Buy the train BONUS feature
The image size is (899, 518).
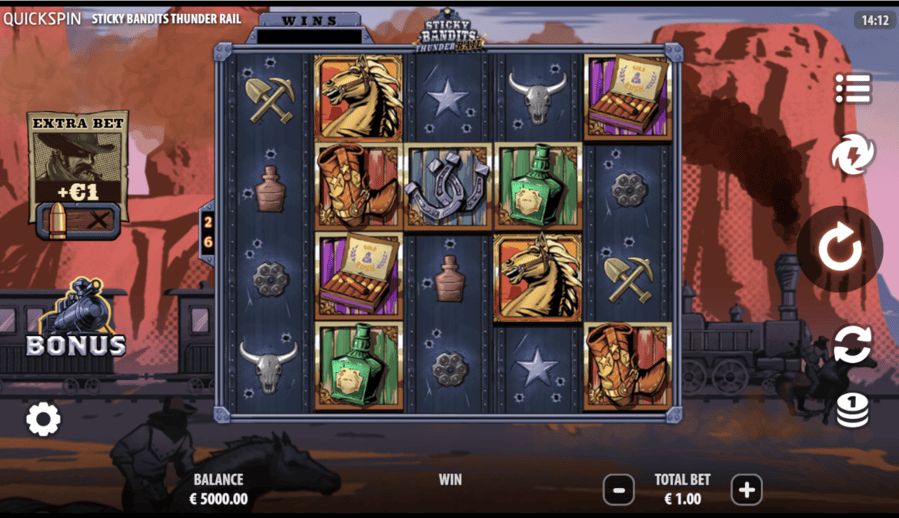point(76,322)
